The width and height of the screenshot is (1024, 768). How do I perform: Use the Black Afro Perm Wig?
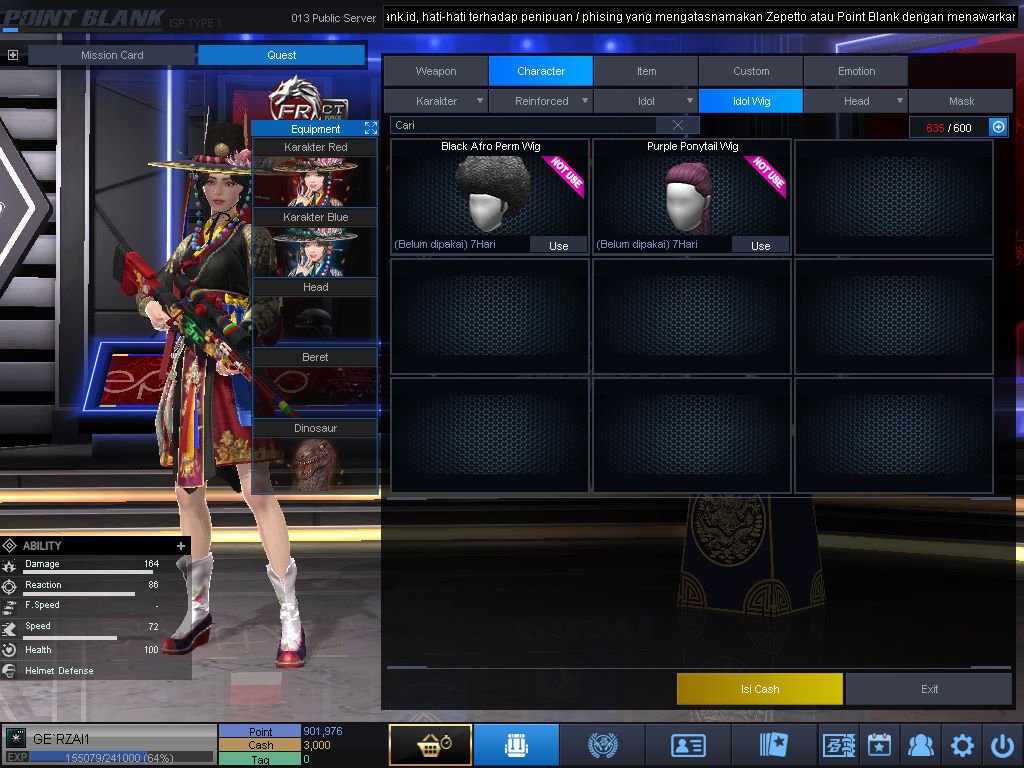click(x=558, y=245)
